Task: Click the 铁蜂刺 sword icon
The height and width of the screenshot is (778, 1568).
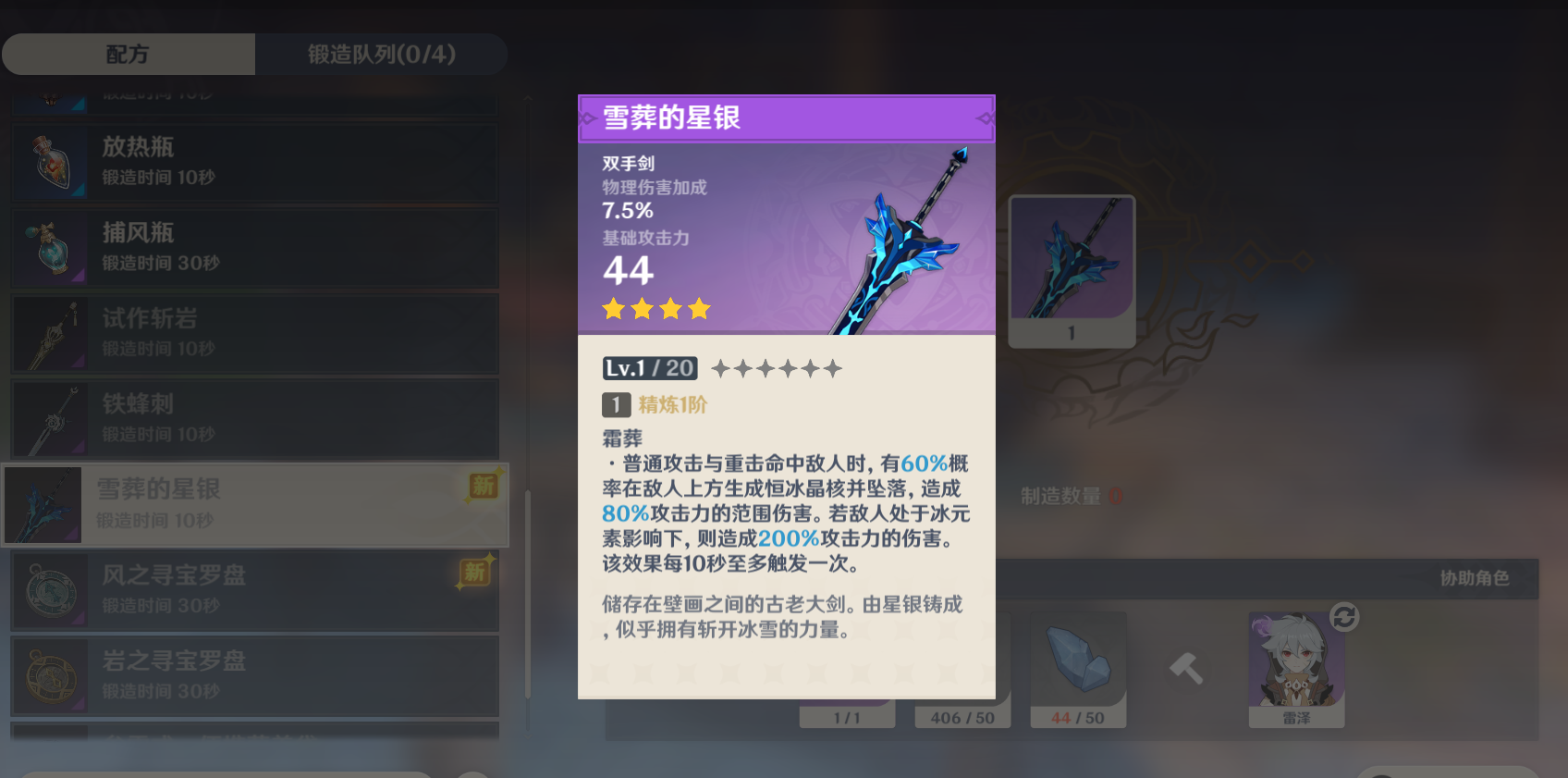Action: pyautogui.click(x=51, y=419)
